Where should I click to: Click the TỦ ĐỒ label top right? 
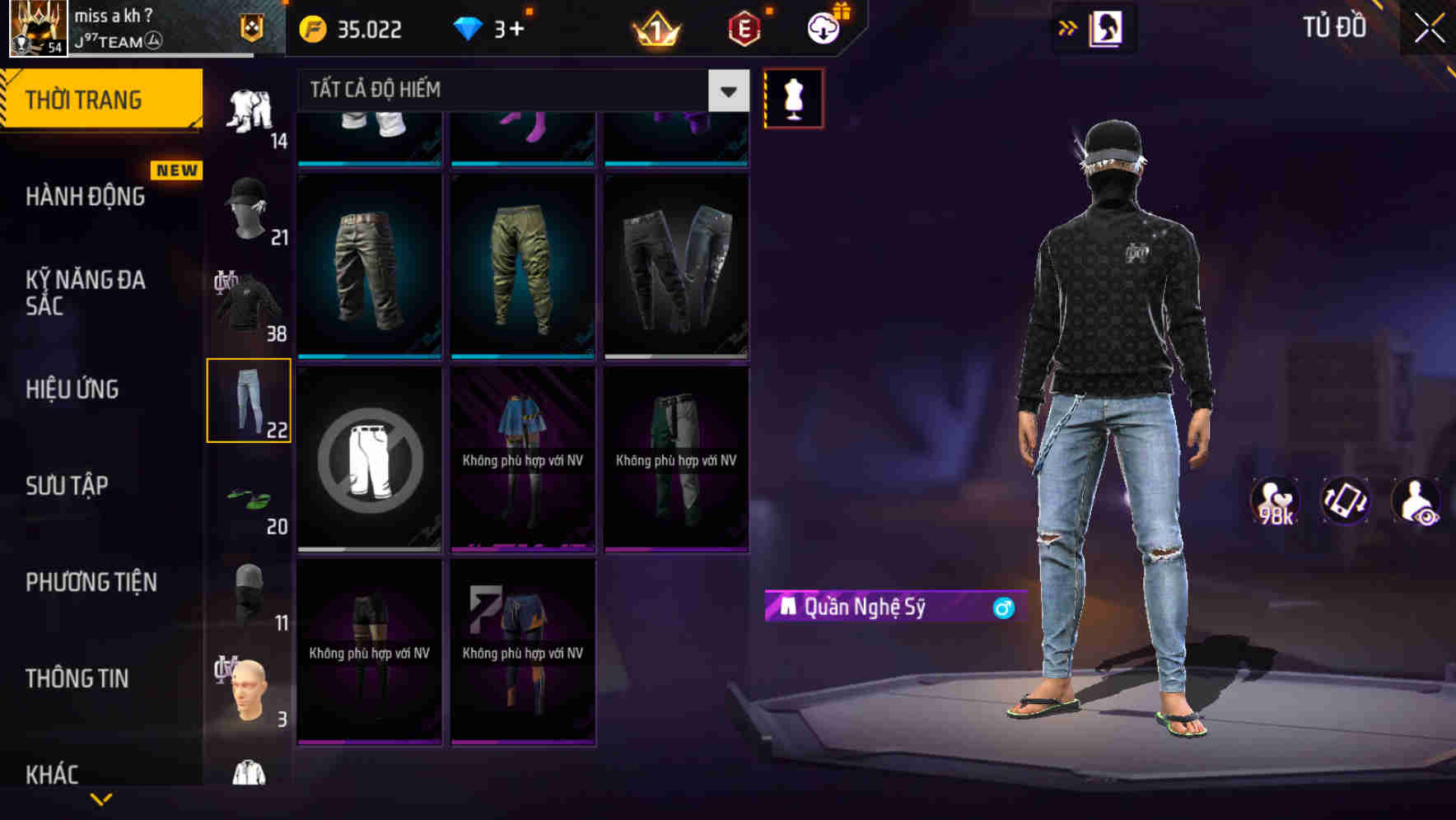pos(1334,26)
